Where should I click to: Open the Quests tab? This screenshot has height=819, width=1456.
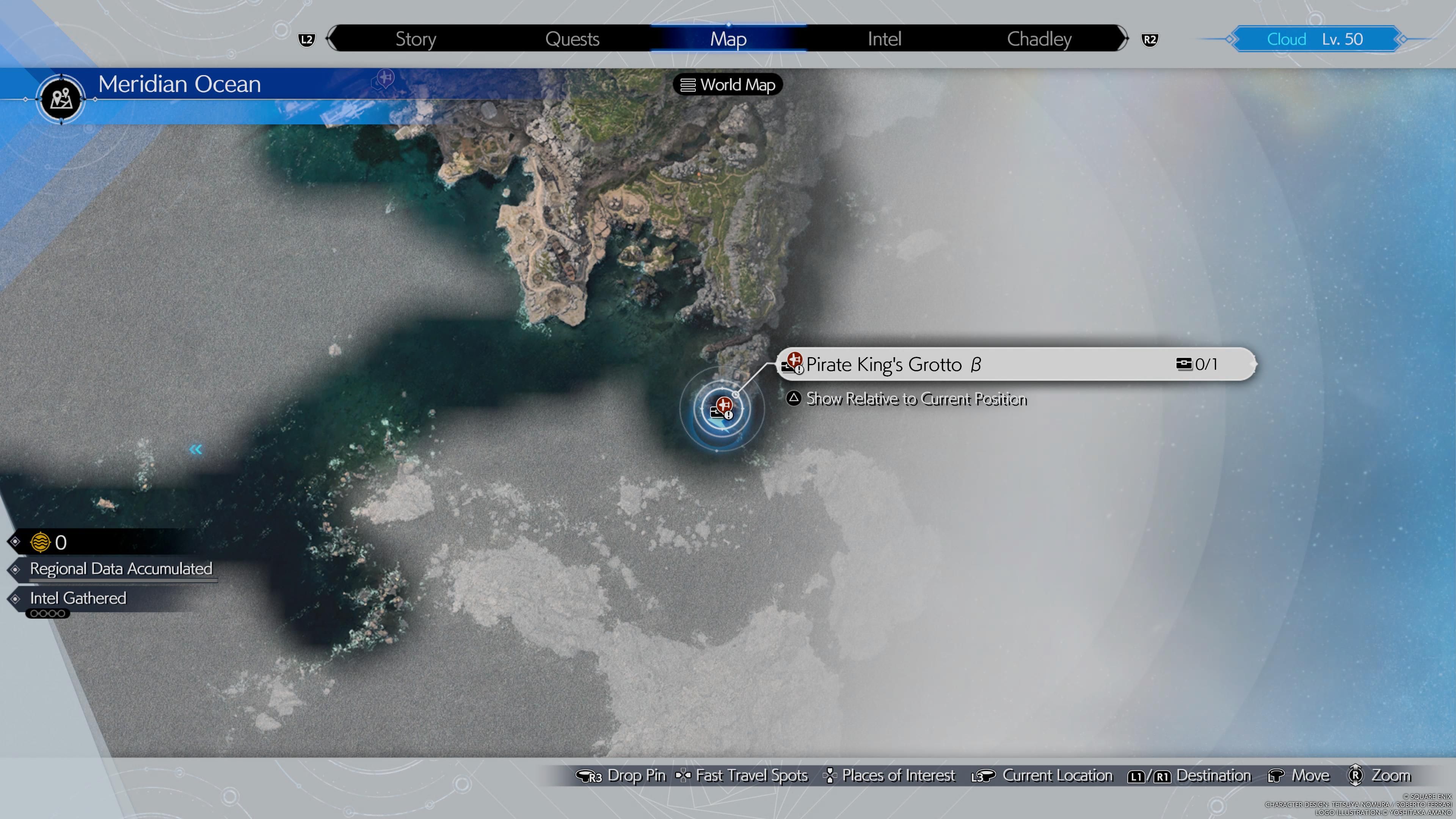[x=572, y=39]
